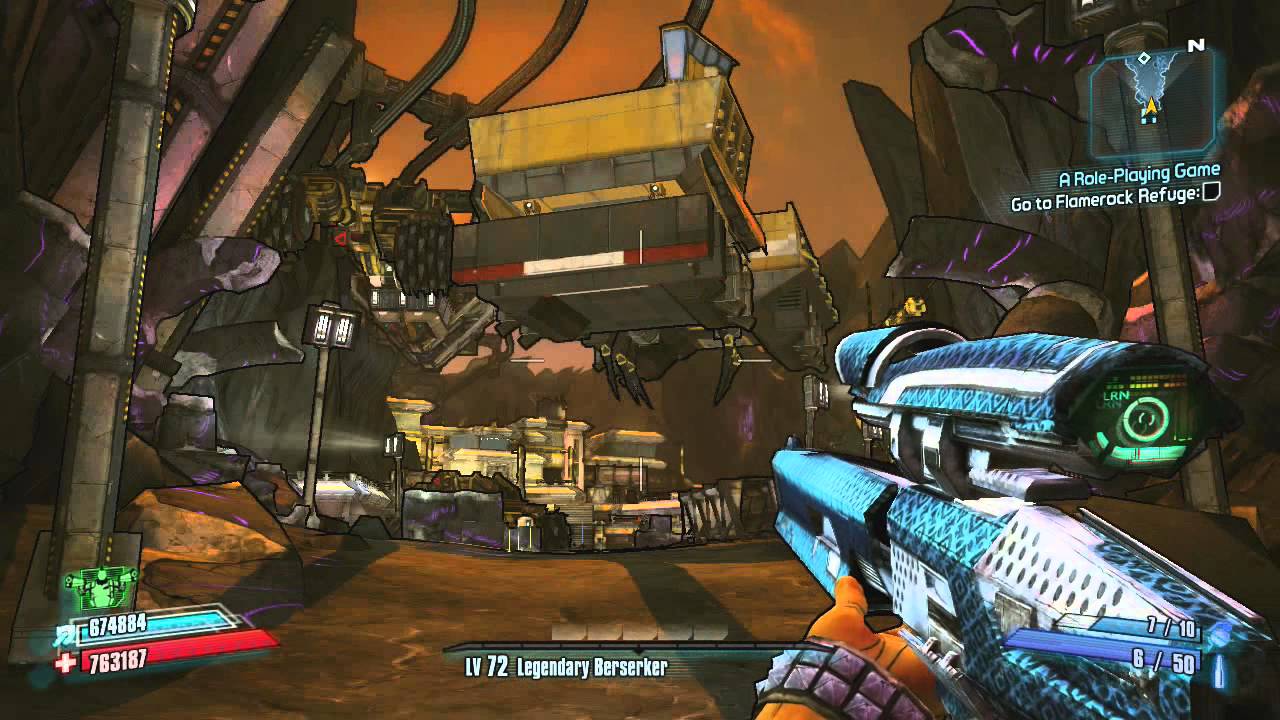Image resolution: width=1280 pixels, height=720 pixels.
Task: Tick the Go to Flamerock Refuge objective box
Action: point(1211,198)
